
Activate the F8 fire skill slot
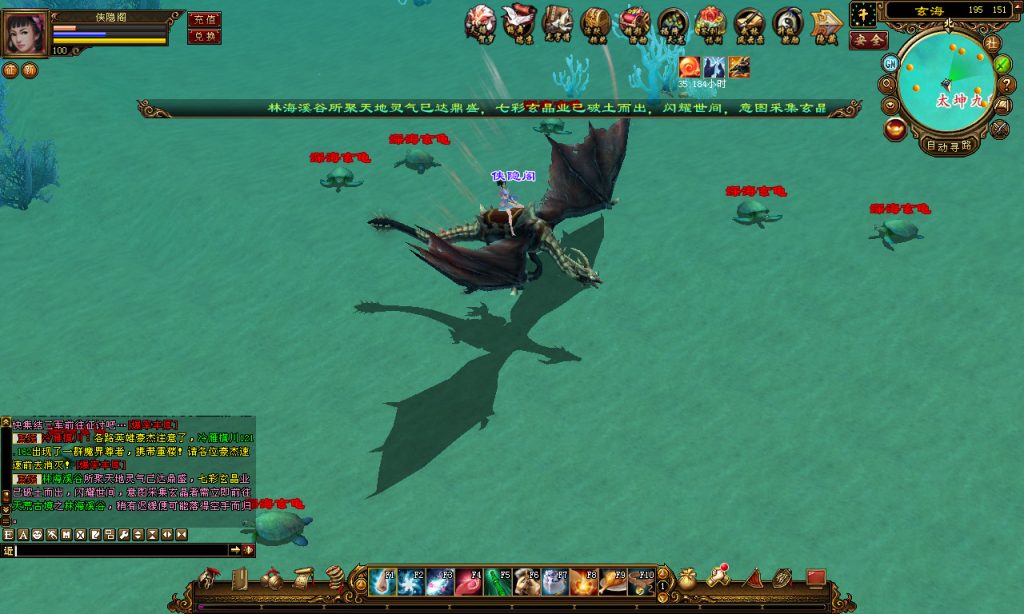click(585, 581)
